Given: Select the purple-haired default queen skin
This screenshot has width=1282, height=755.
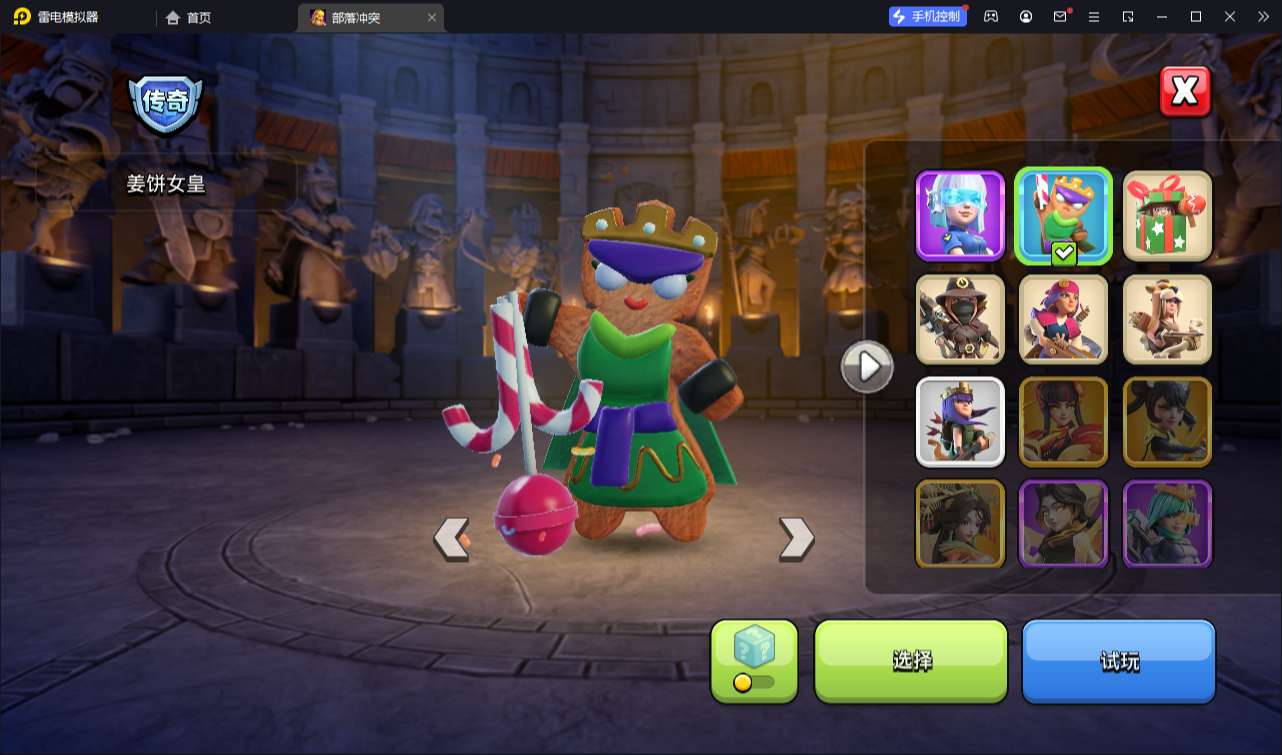Looking at the screenshot, I should (960, 422).
